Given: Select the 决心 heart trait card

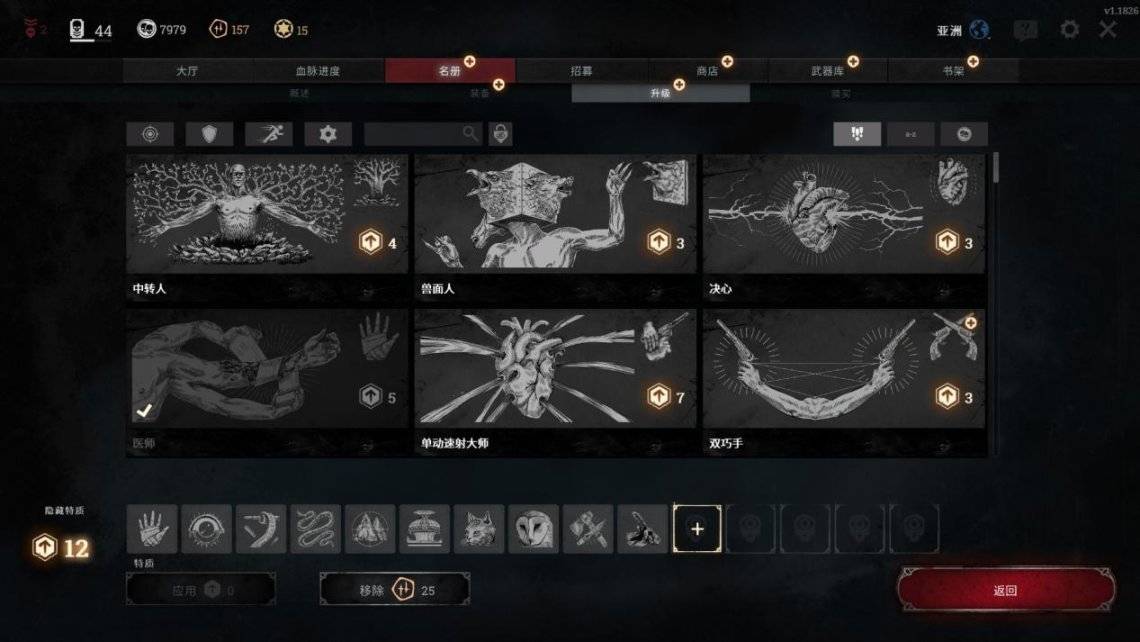Looking at the screenshot, I should point(843,227).
